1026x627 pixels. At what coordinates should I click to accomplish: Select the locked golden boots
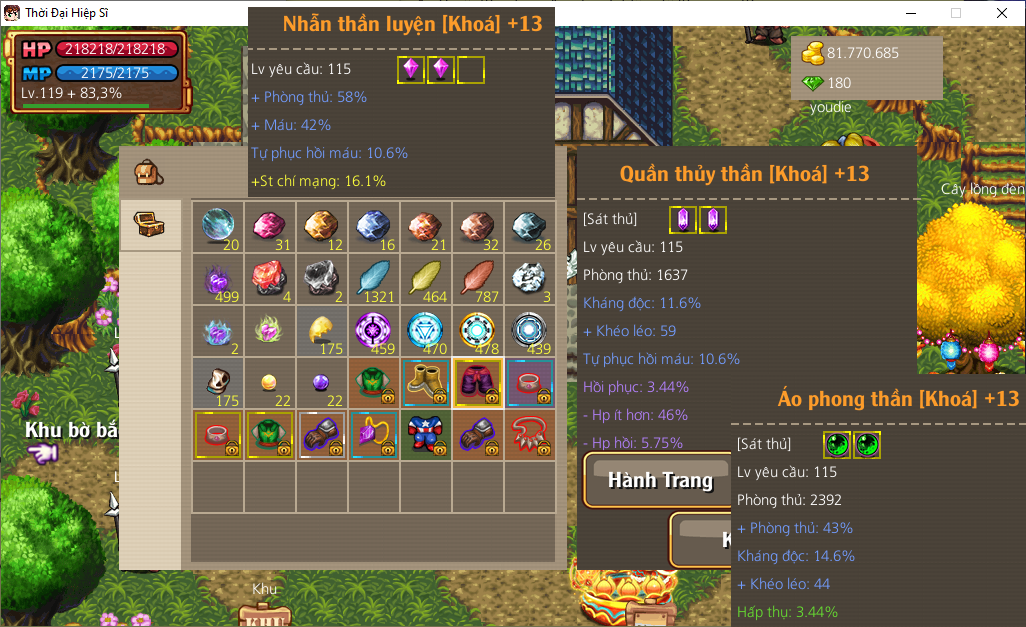(x=426, y=382)
